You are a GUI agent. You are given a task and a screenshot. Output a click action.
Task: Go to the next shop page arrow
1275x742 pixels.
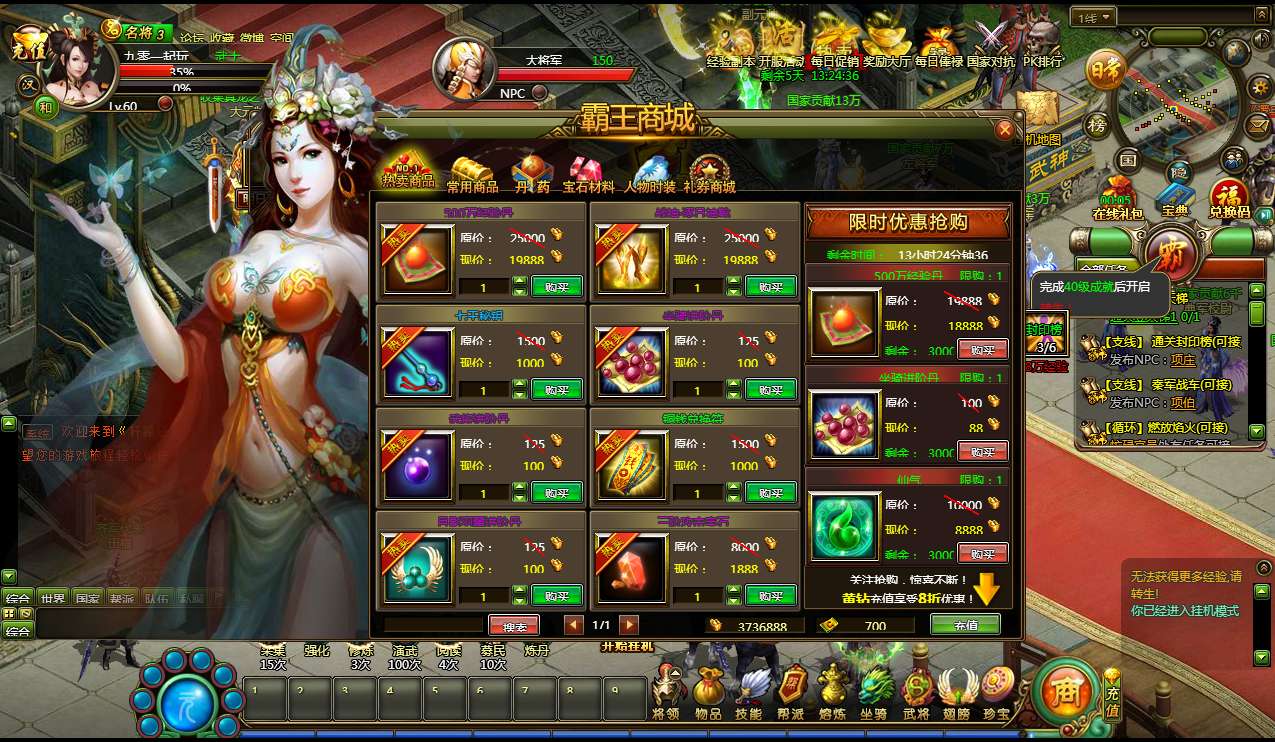tap(628, 625)
